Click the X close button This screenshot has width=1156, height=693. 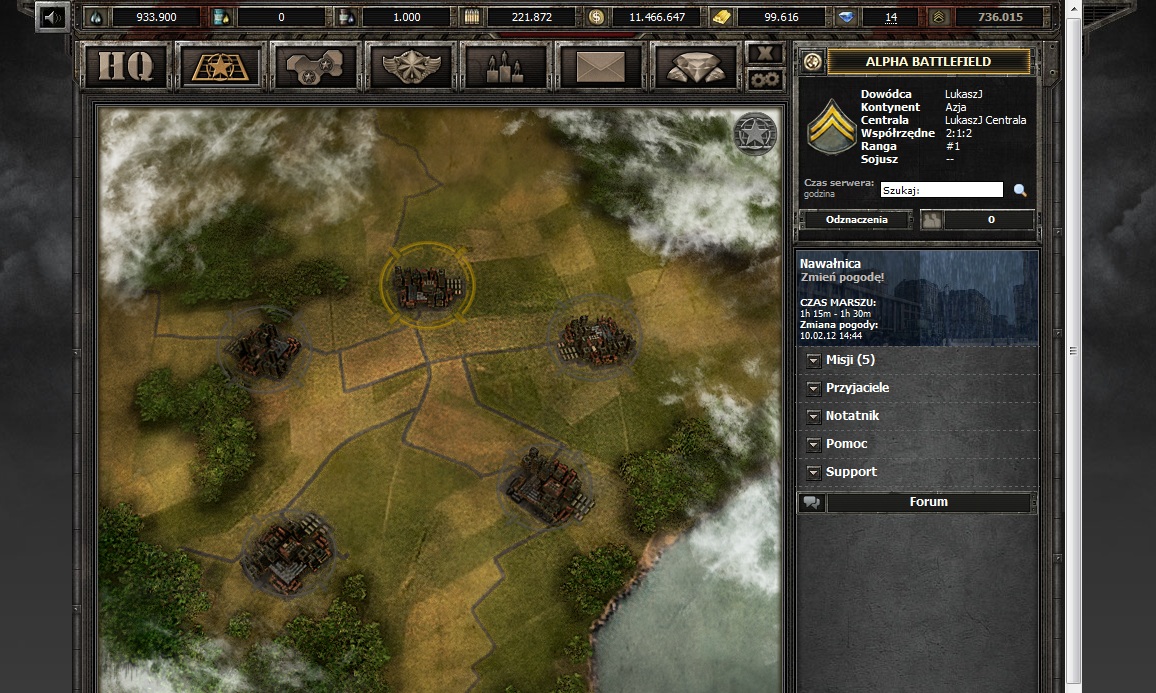click(766, 54)
